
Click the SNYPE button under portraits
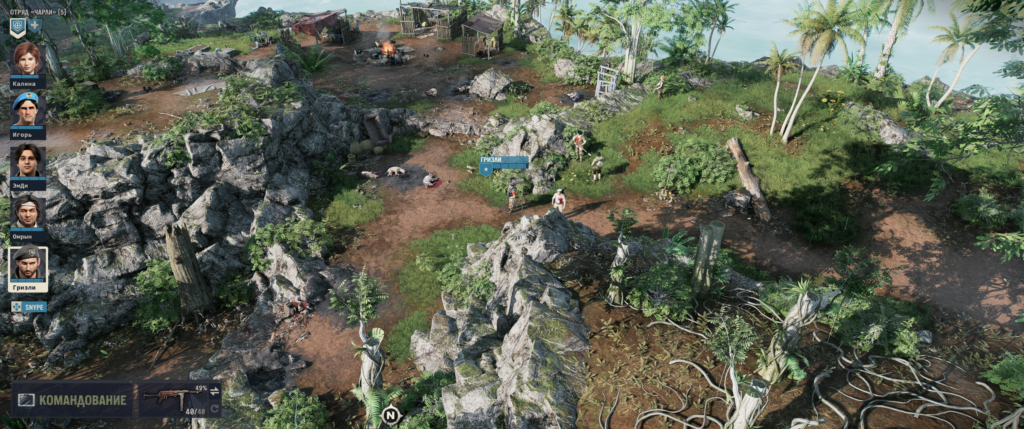click(30, 306)
